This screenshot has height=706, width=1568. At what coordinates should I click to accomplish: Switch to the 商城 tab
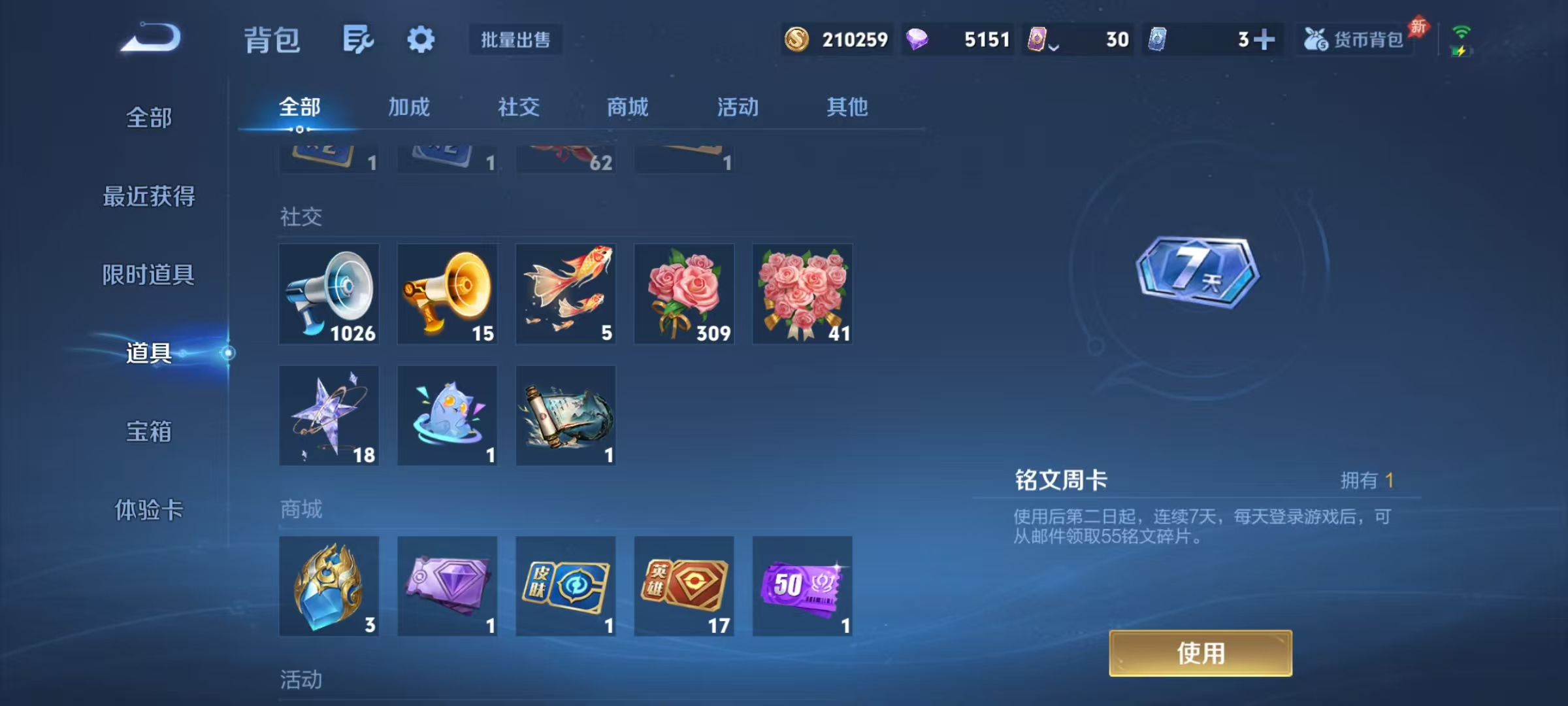click(x=627, y=107)
